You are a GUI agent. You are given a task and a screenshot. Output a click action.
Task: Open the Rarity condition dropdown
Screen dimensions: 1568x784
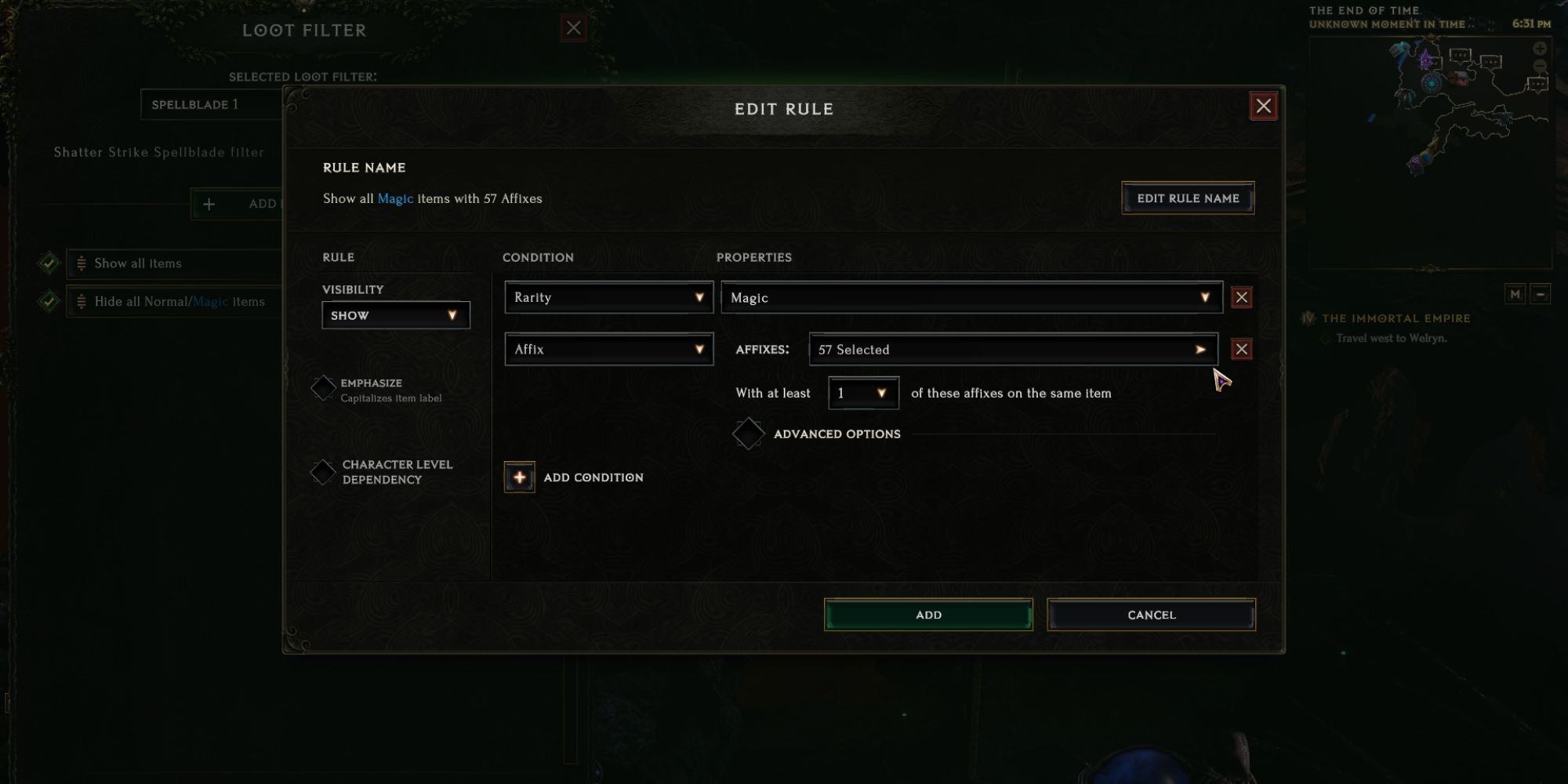pos(608,297)
